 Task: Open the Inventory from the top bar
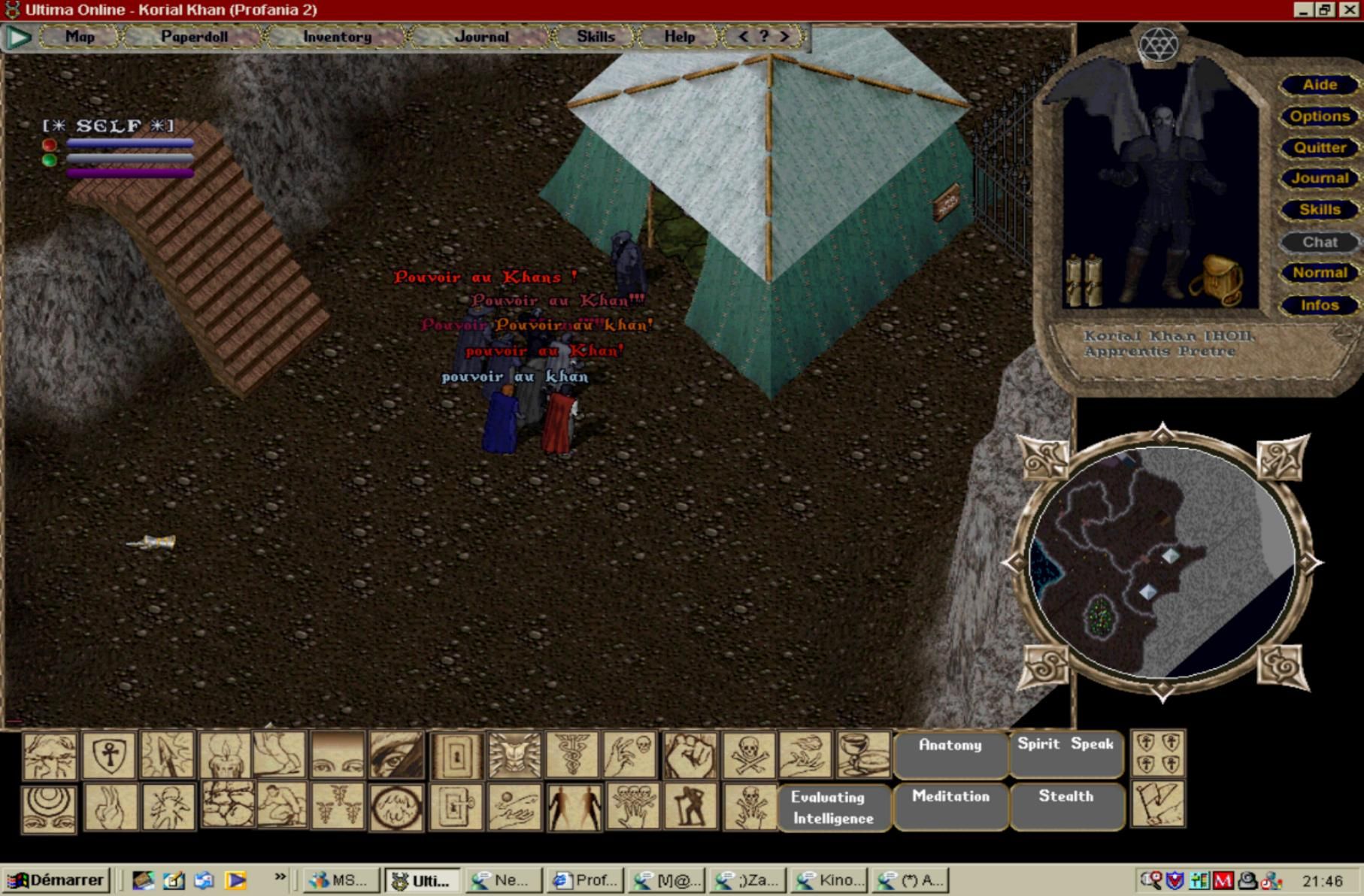(x=337, y=36)
